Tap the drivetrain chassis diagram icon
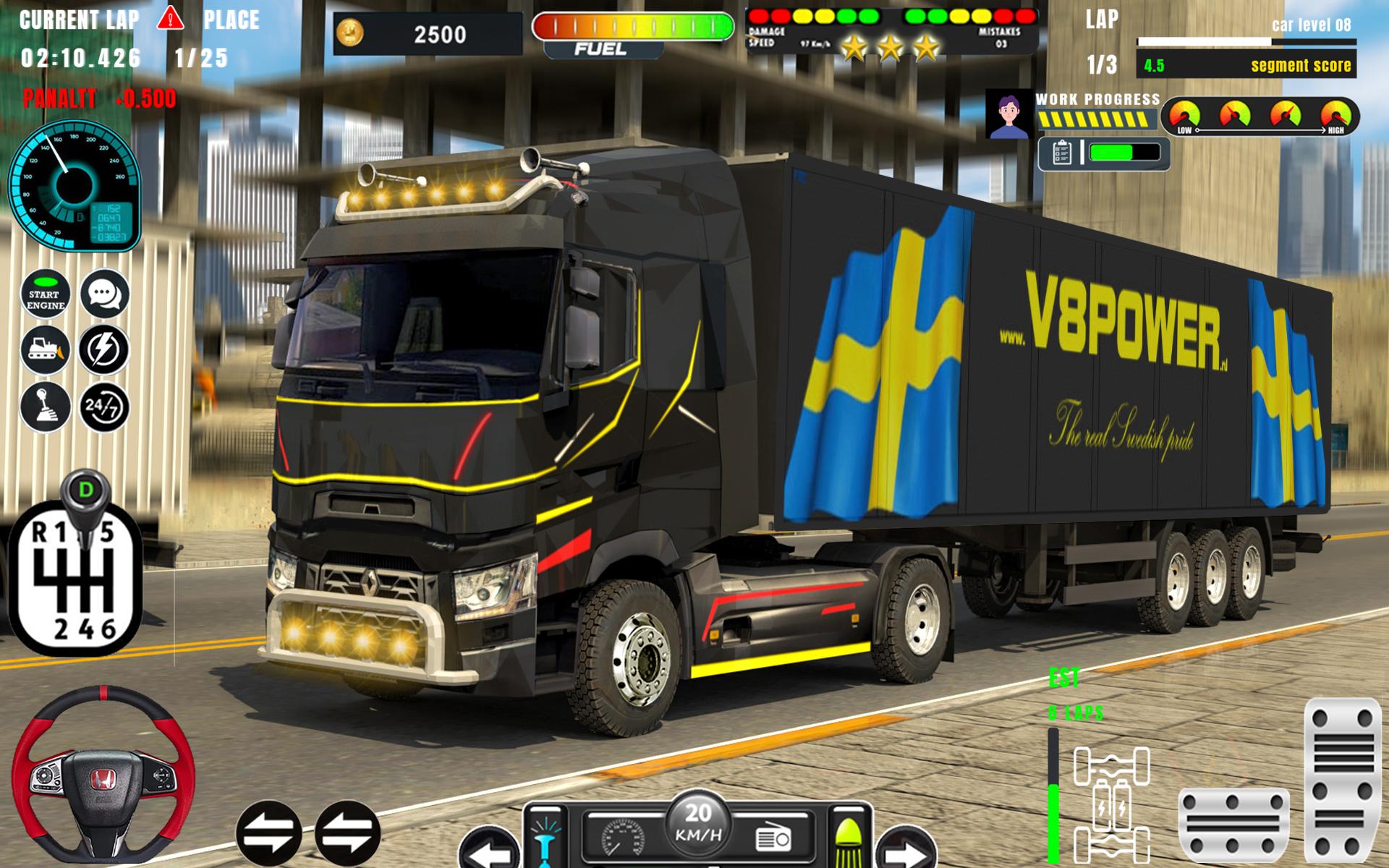 click(1111, 804)
